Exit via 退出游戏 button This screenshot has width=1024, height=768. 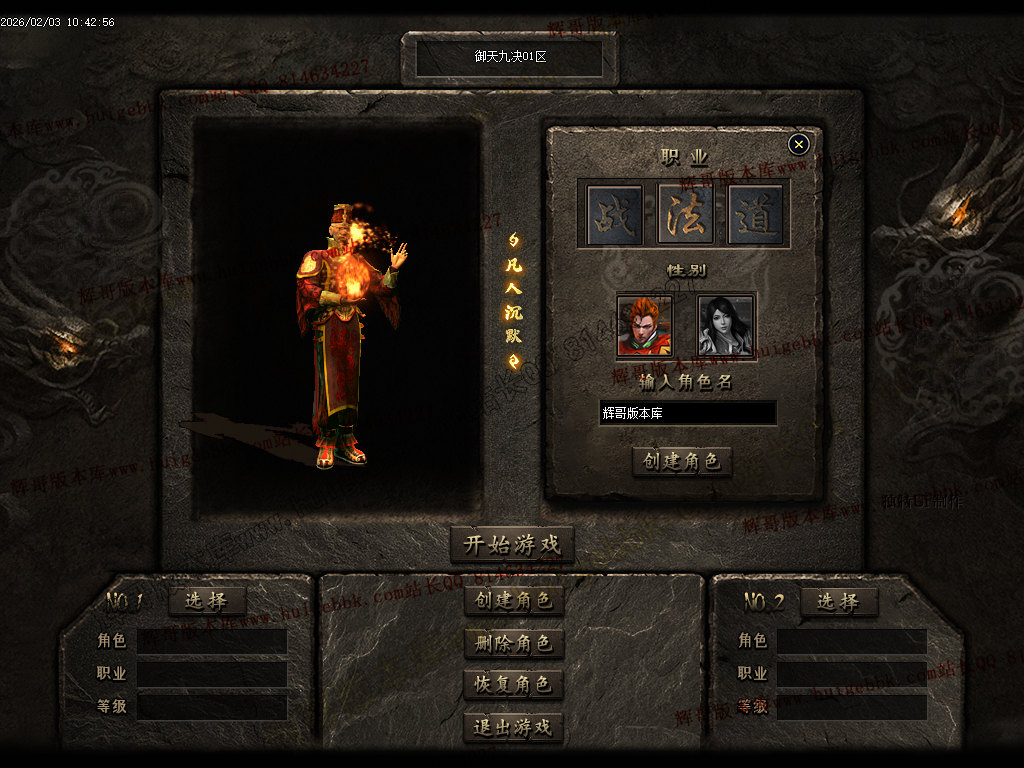click(x=514, y=727)
